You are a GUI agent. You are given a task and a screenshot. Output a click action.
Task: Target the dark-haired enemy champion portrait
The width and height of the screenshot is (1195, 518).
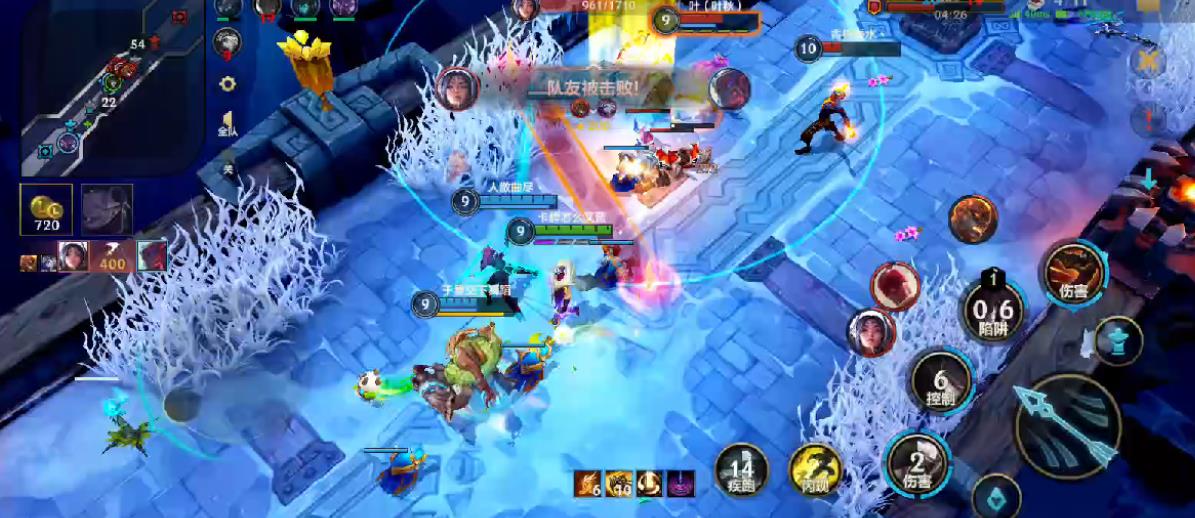[870, 332]
